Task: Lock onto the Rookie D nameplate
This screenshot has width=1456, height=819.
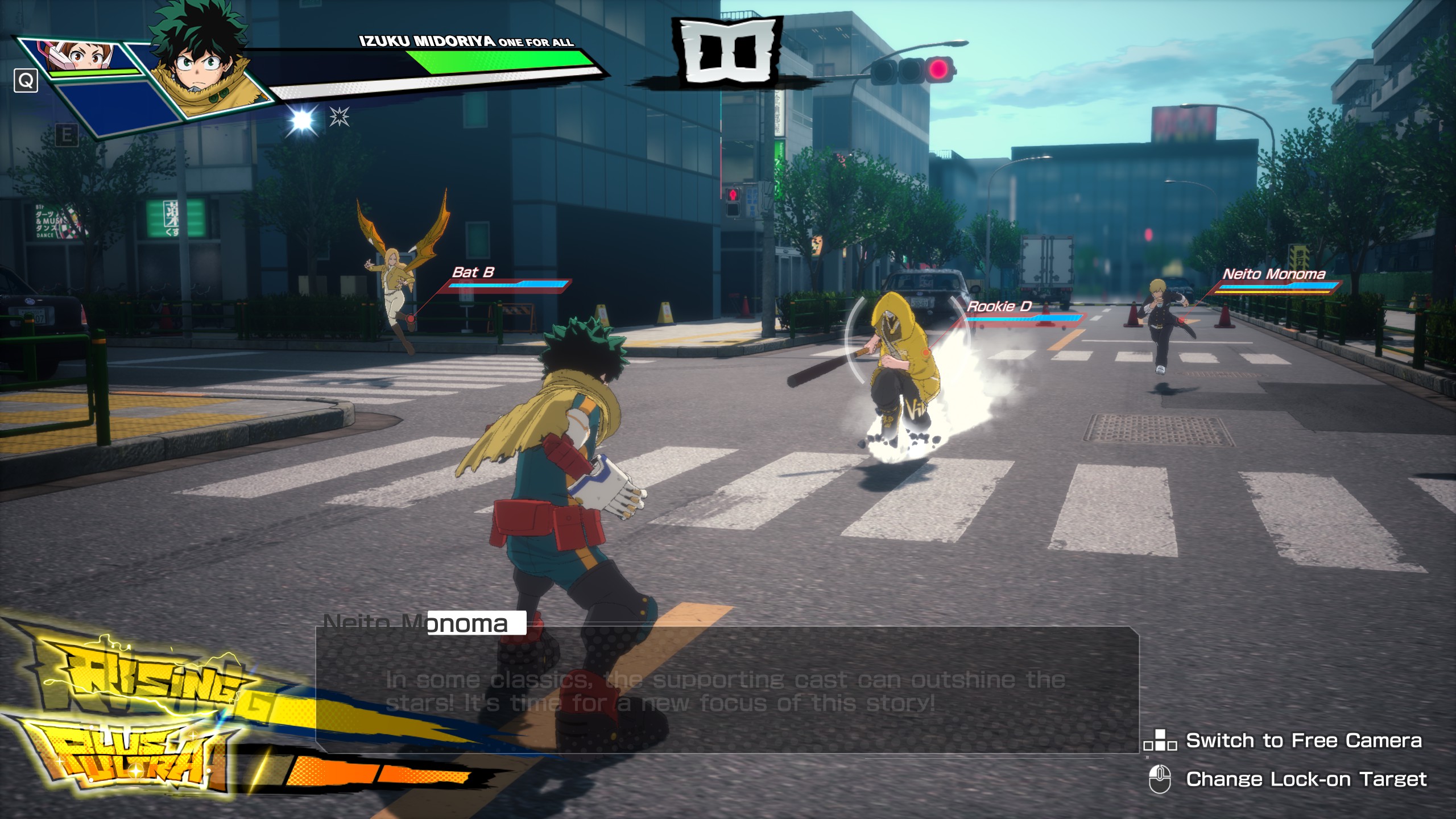Action: click(999, 307)
